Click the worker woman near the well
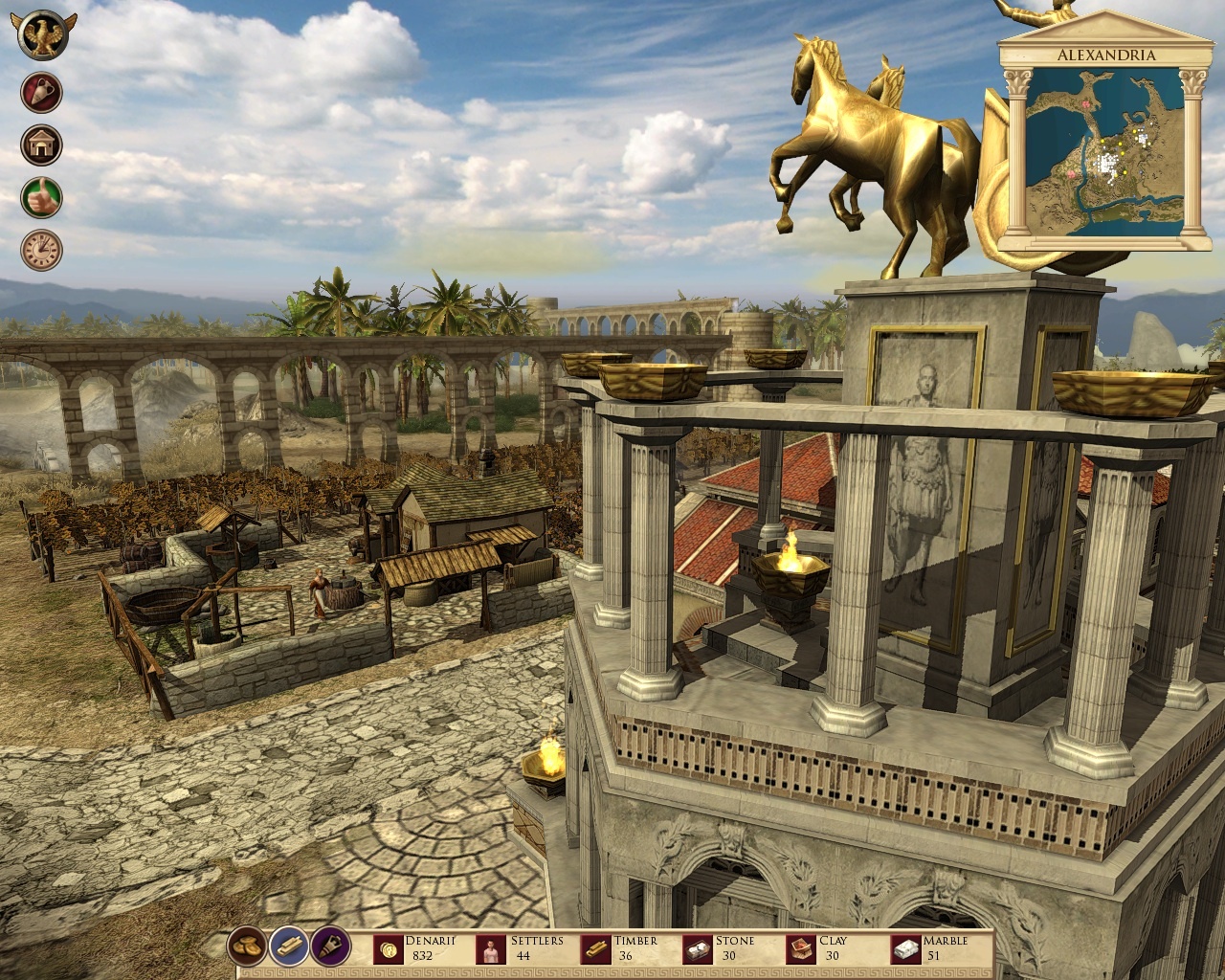The width and height of the screenshot is (1225, 980). click(x=319, y=589)
